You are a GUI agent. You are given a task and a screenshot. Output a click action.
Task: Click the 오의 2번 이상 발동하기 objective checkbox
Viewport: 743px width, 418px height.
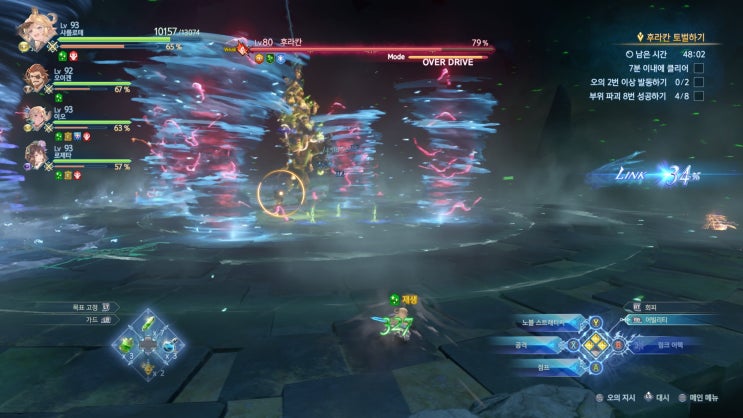(x=699, y=82)
